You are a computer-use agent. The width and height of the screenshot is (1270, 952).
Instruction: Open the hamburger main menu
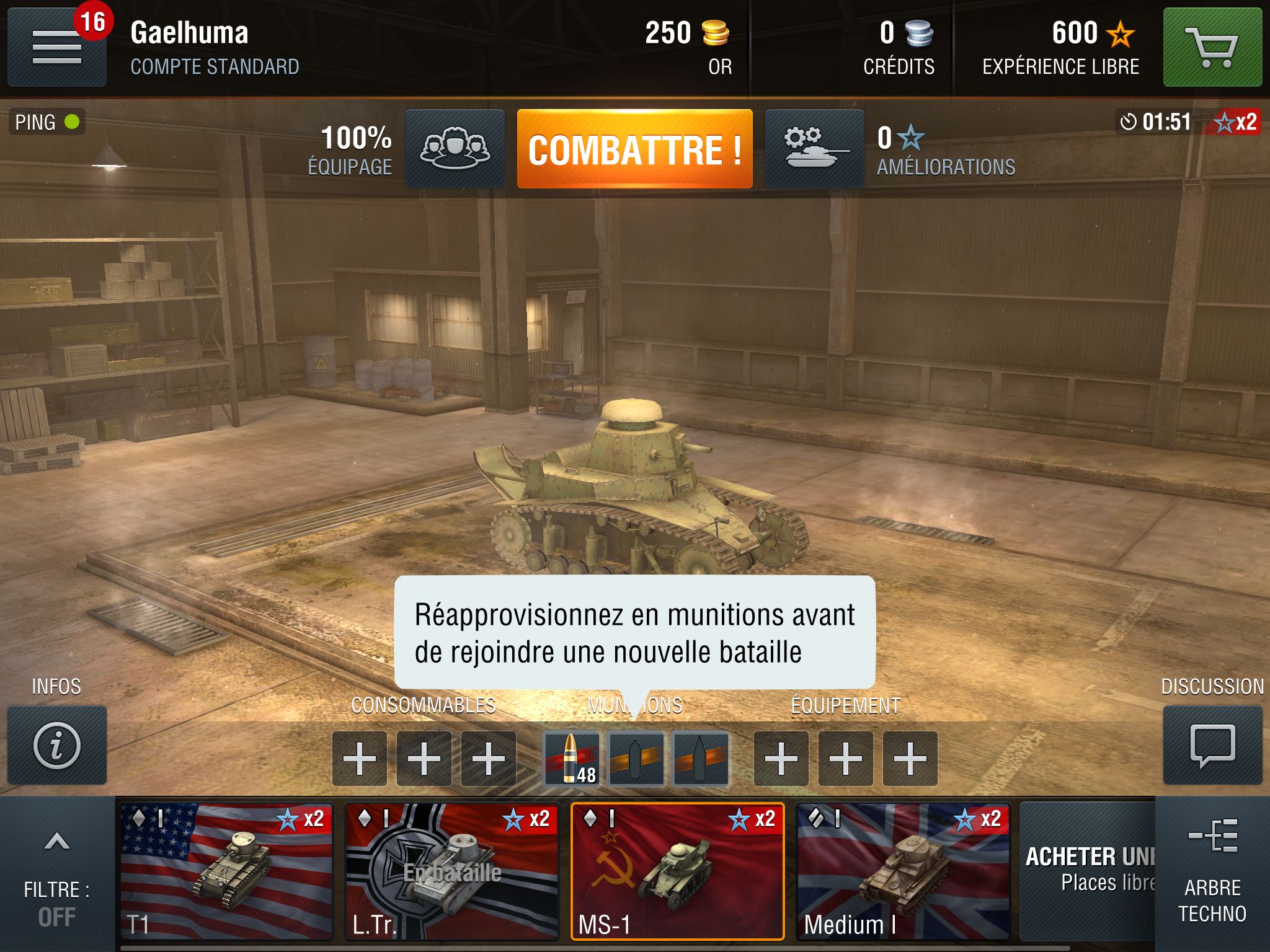[x=57, y=48]
